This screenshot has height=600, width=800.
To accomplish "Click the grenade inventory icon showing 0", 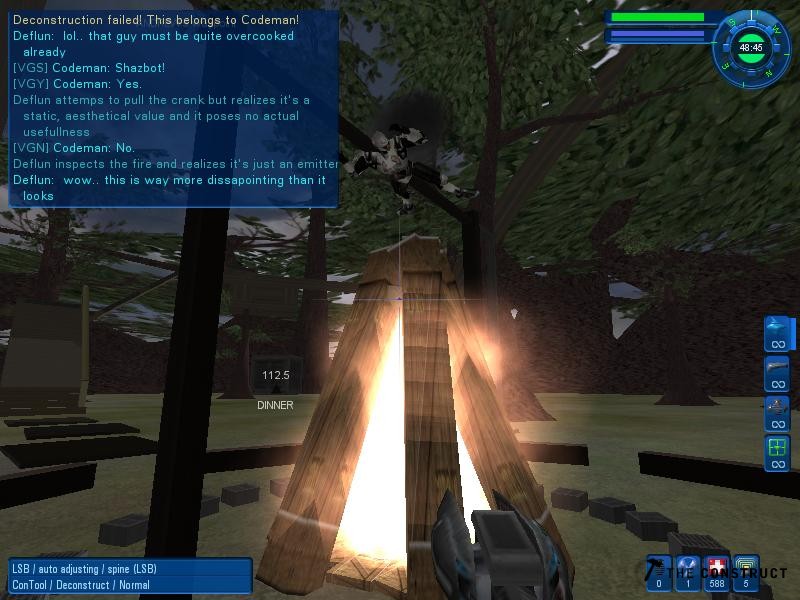I will 659,572.
